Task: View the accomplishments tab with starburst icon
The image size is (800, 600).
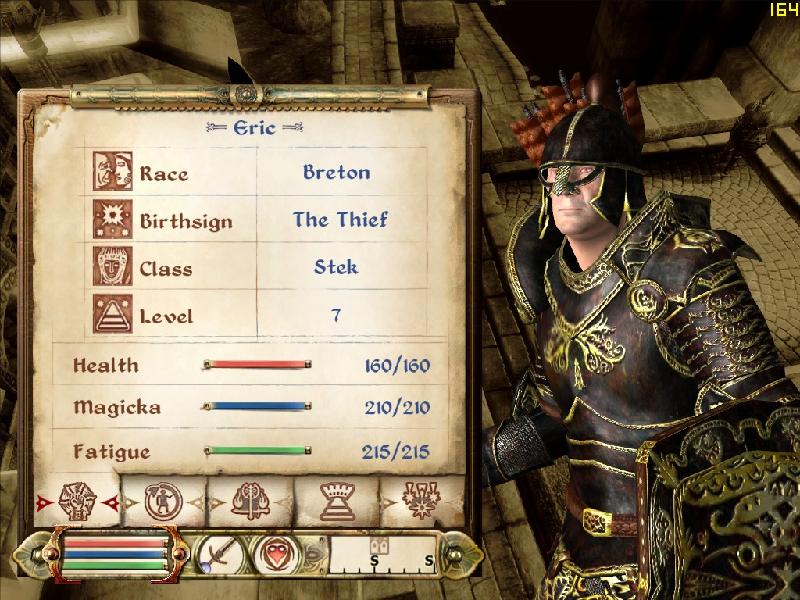Action: [421, 500]
